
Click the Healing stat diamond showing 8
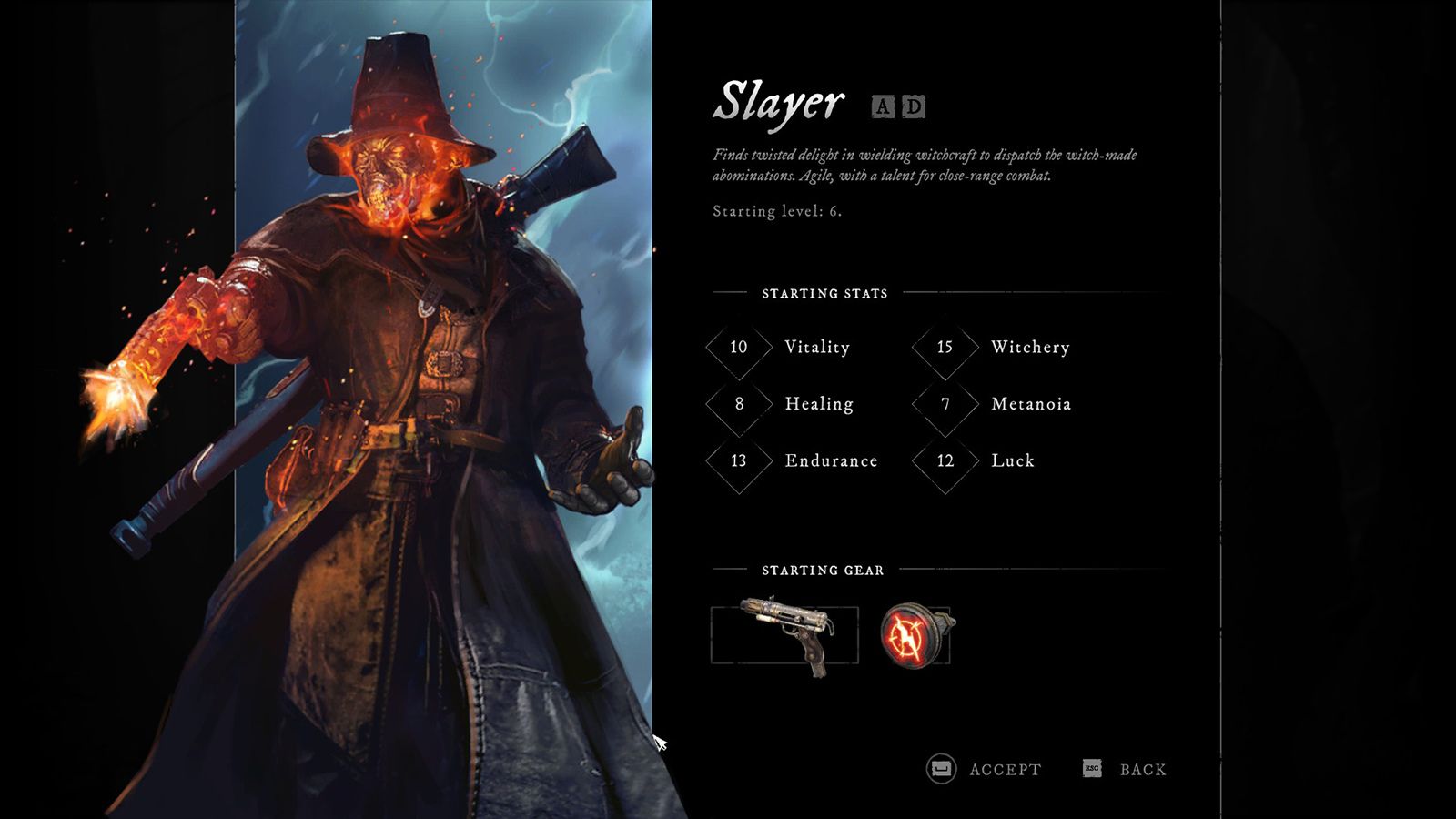tap(738, 404)
